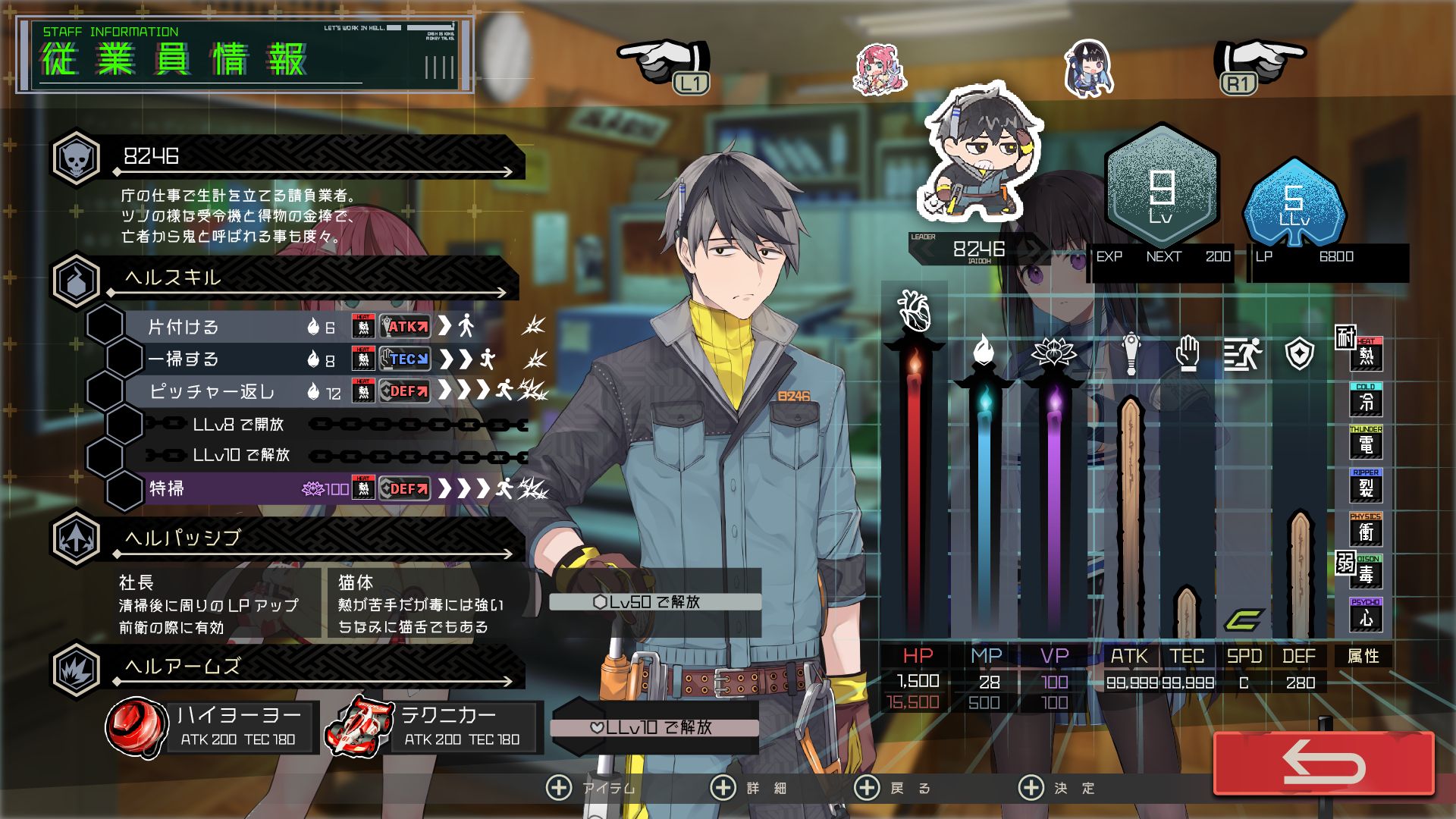The height and width of the screenshot is (819, 1456).
Task: Open the 猫体 passive description
Action: pyautogui.click(x=422, y=604)
